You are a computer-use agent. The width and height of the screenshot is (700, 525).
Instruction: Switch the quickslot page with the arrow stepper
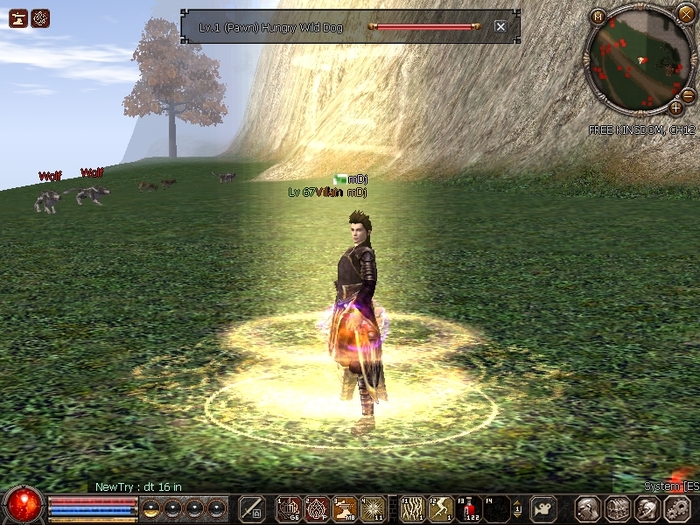tap(517, 508)
